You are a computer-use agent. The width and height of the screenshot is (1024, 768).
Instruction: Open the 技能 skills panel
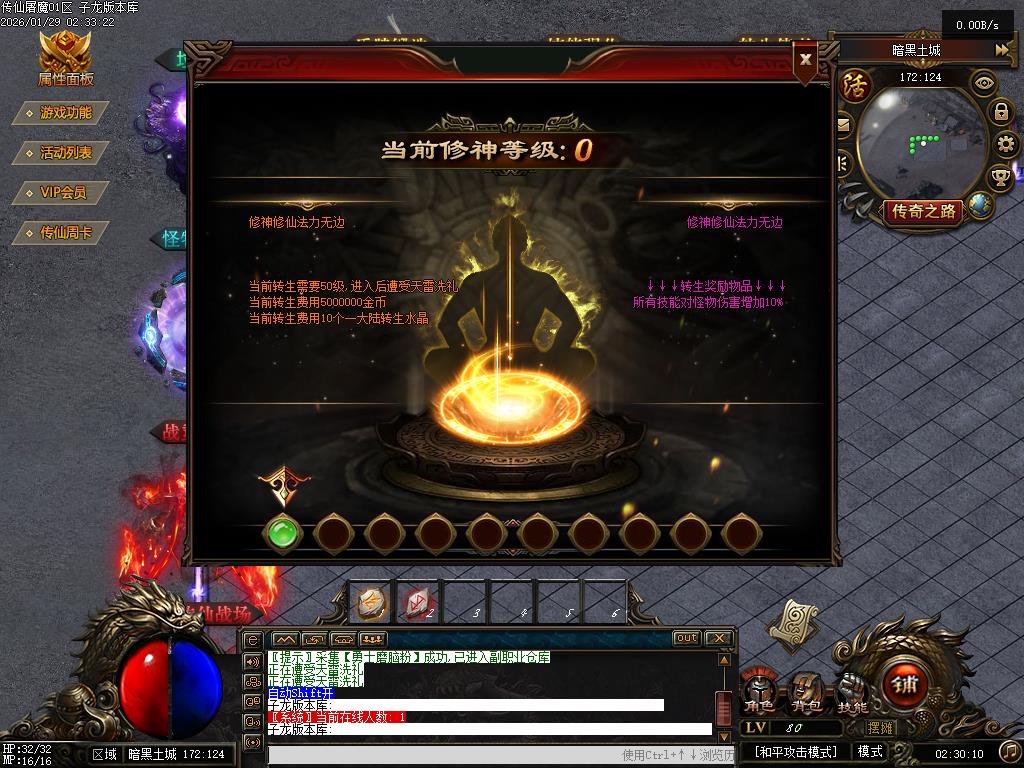point(853,692)
